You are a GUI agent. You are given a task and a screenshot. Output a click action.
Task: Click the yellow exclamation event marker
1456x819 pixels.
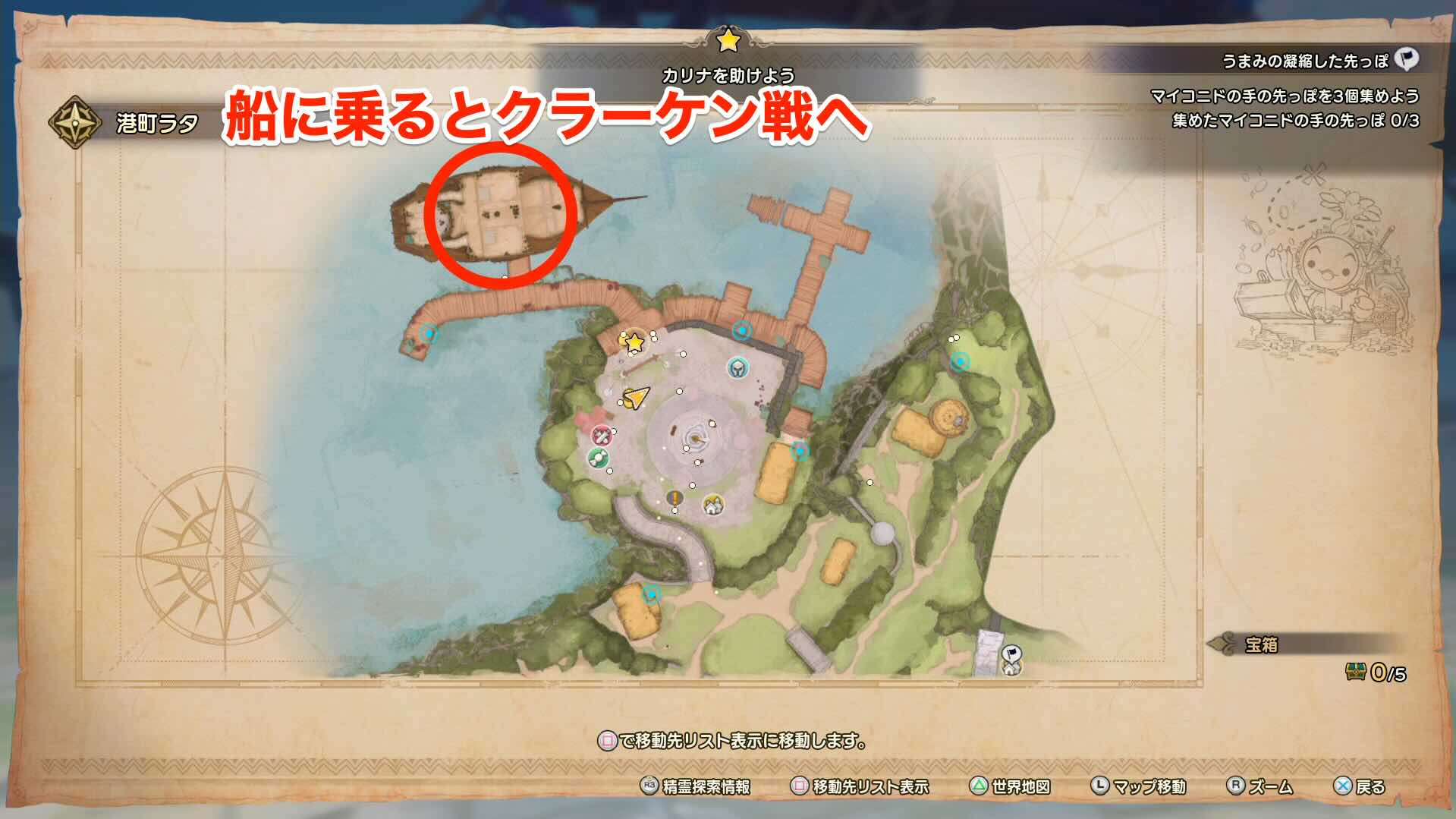(675, 499)
